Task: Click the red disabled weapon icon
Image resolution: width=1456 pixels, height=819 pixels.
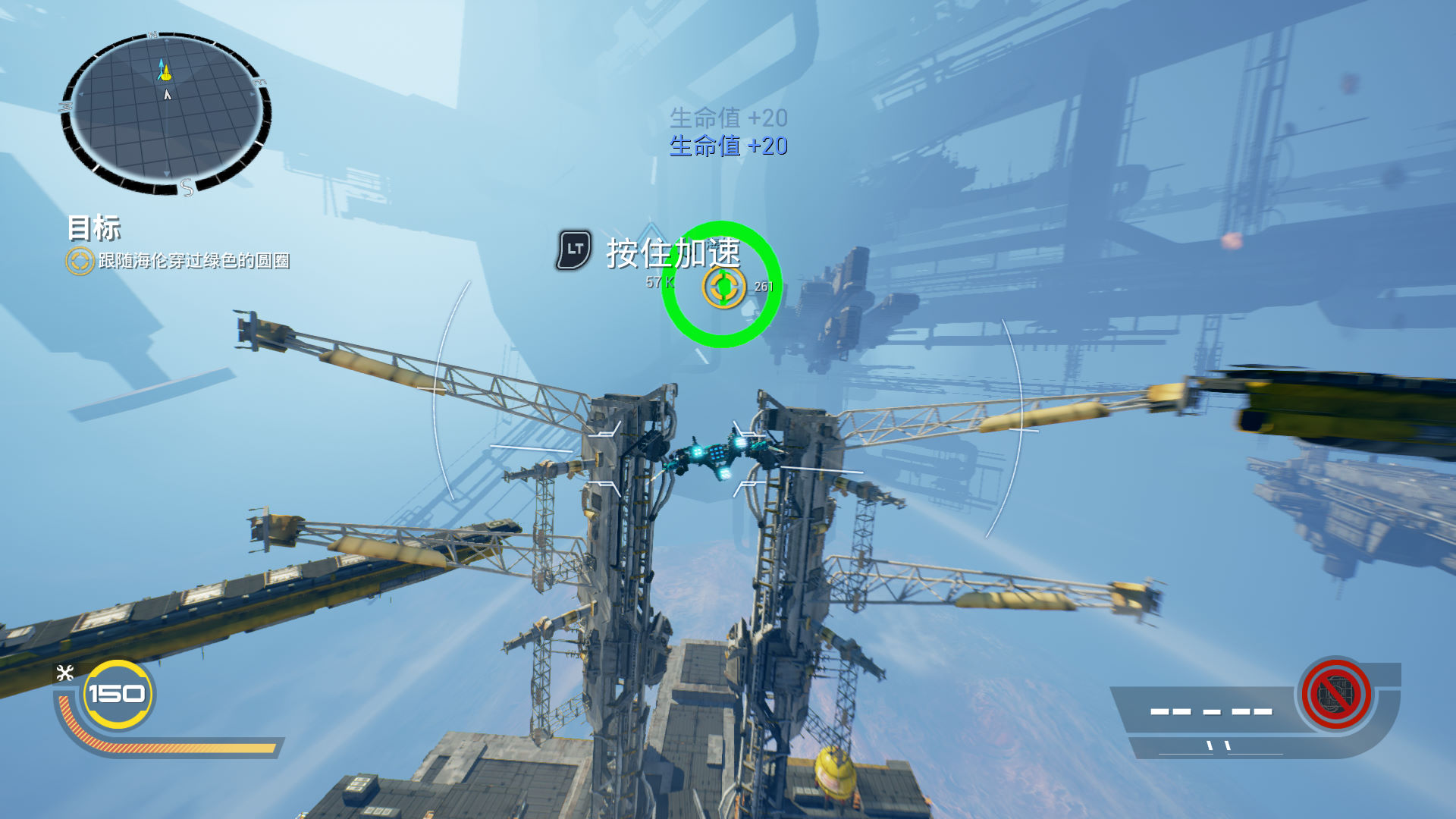Action: (1335, 694)
